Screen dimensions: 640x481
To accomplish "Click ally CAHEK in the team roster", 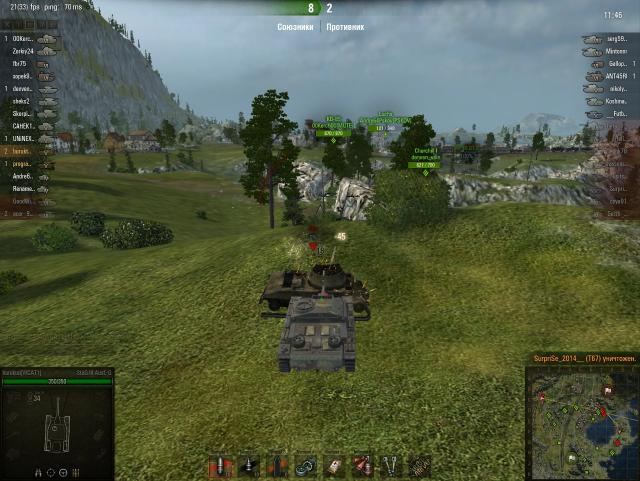I will [x=22, y=127].
